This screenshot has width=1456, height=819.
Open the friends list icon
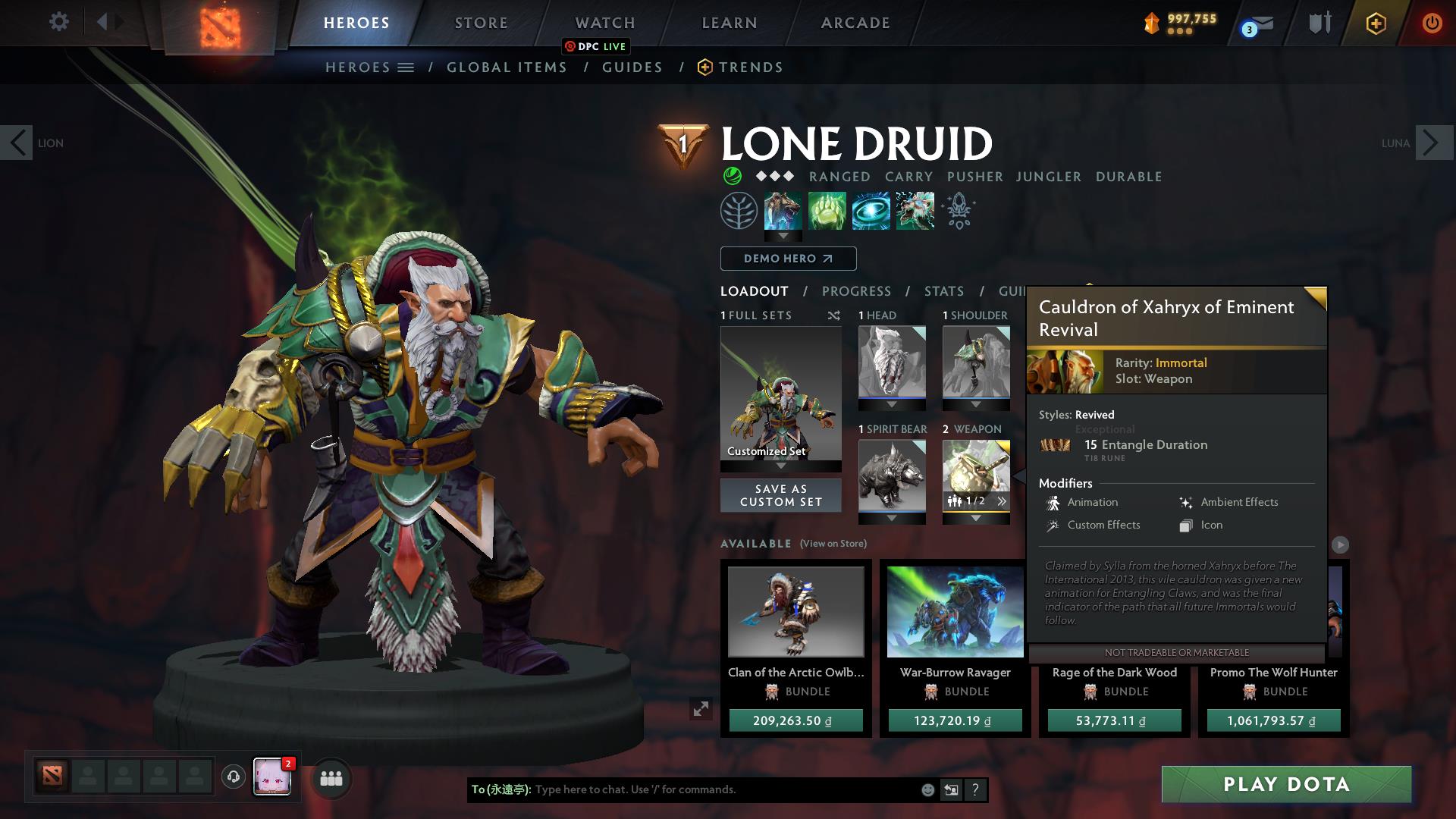(x=331, y=778)
